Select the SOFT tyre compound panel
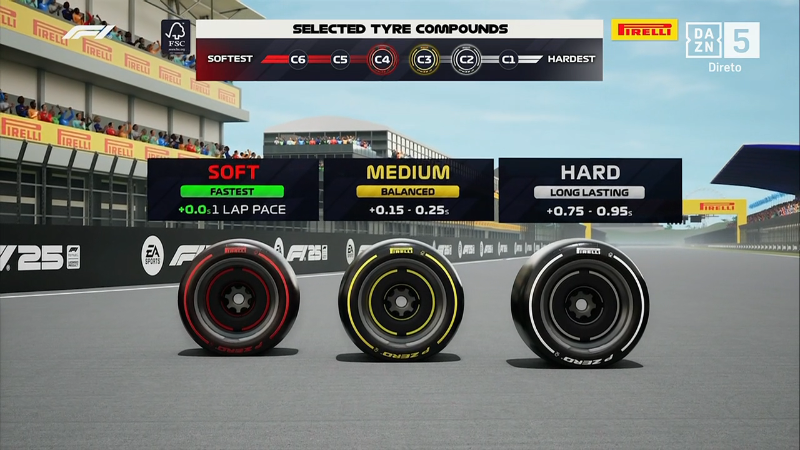This screenshot has width=800, height=450. pos(233,190)
